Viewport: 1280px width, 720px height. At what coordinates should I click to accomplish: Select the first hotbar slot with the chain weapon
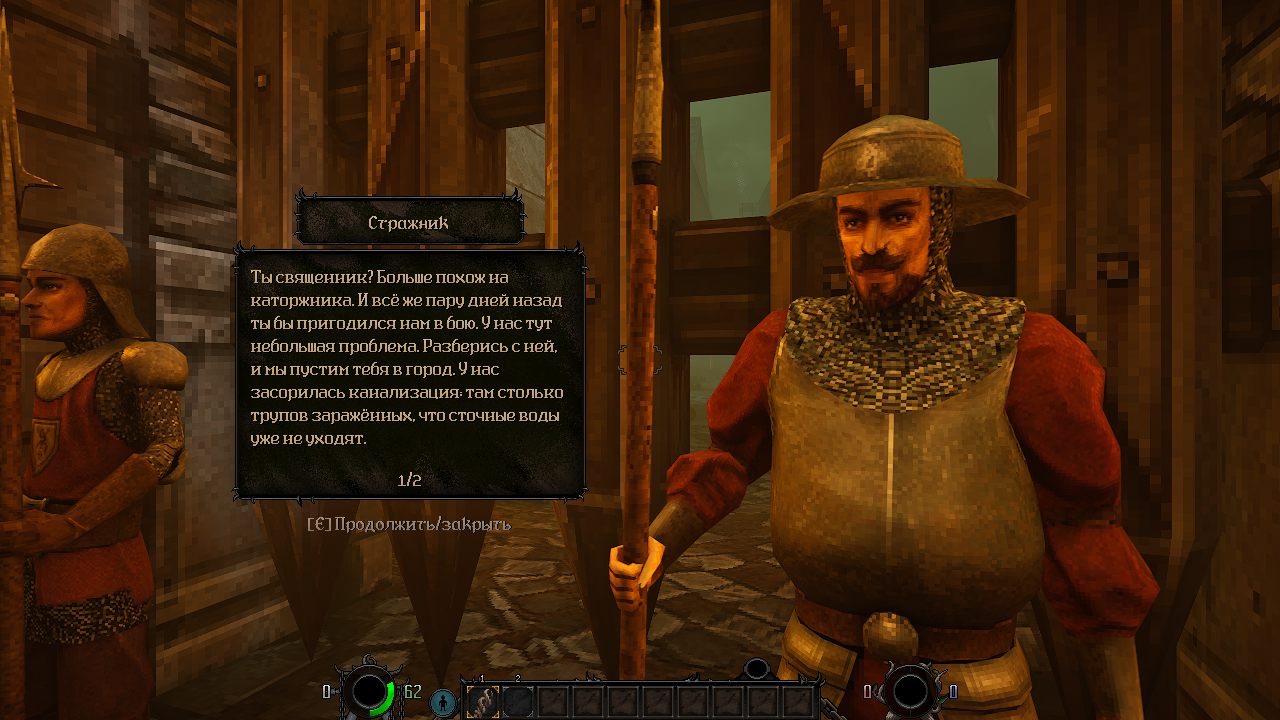point(482,702)
